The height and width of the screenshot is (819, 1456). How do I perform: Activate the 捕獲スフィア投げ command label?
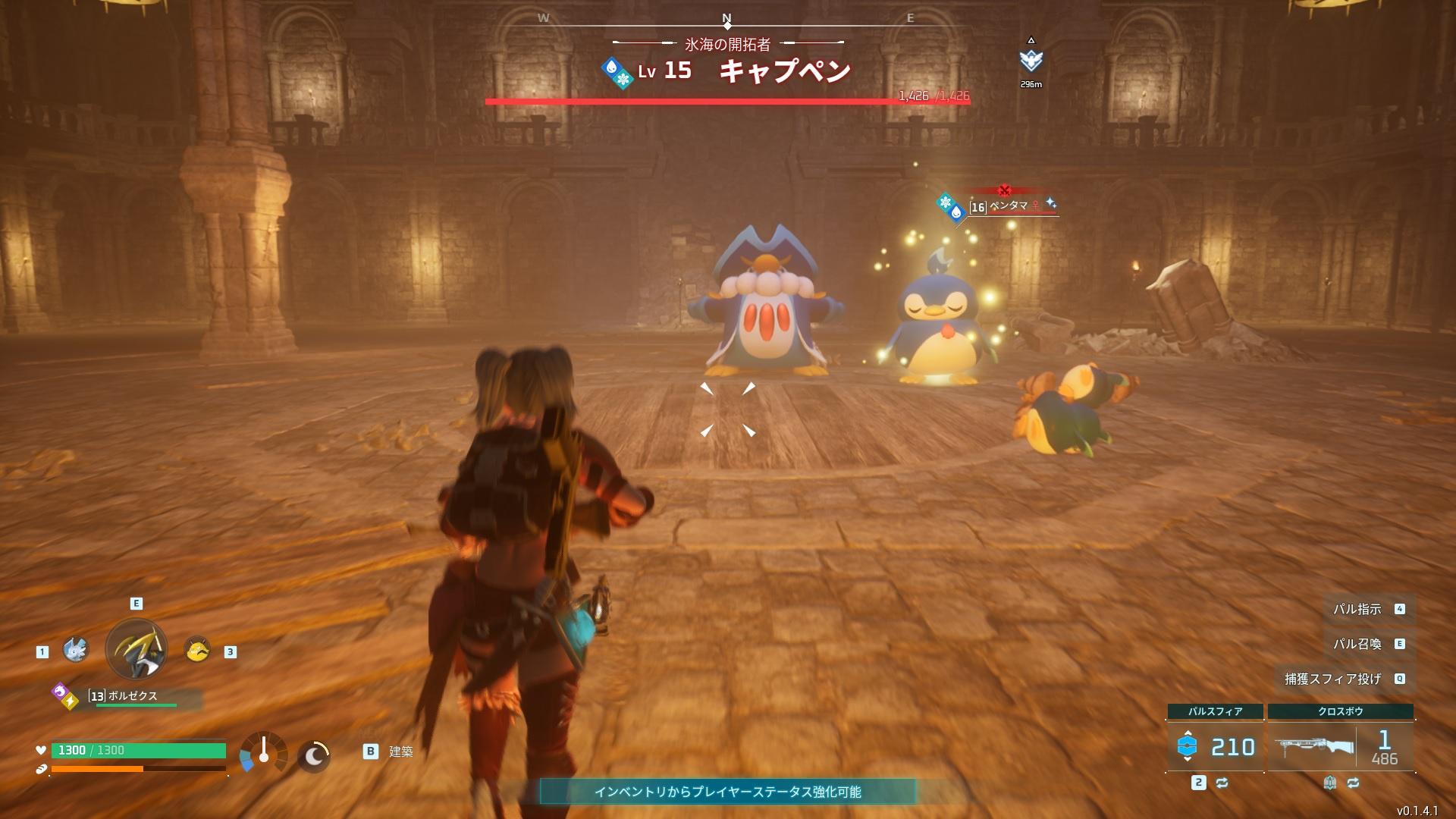point(1333,679)
